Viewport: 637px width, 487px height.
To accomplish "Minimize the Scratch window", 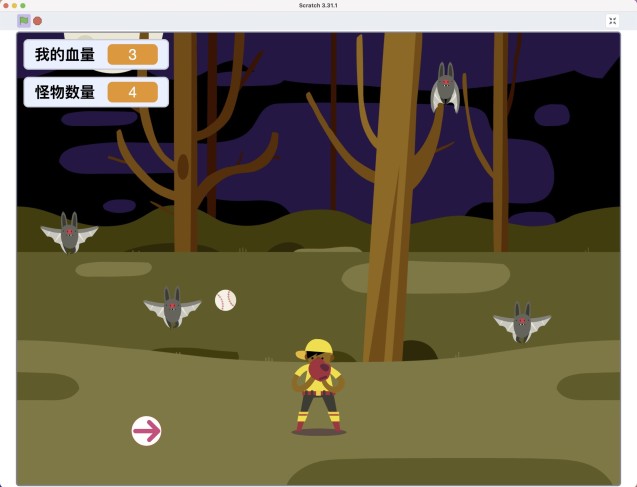I will (x=14, y=5).
